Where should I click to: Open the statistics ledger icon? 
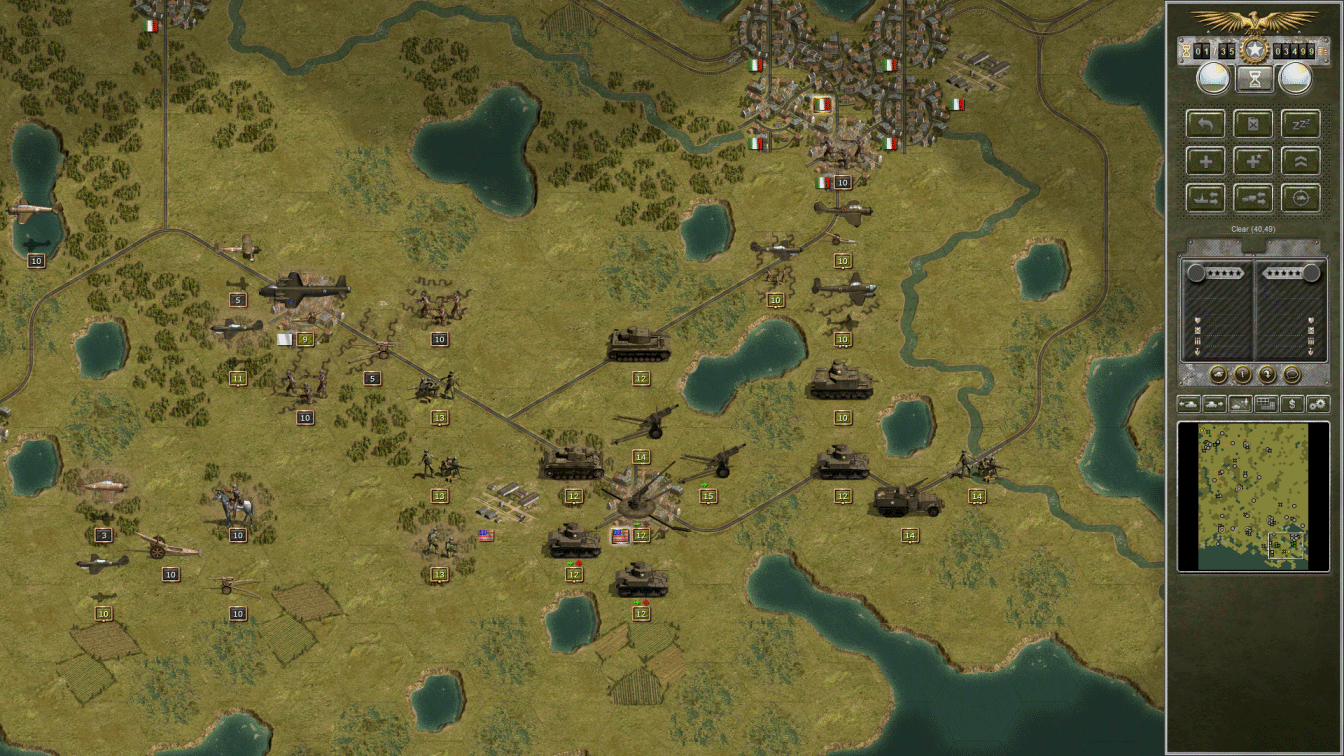[x=1266, y=404]
